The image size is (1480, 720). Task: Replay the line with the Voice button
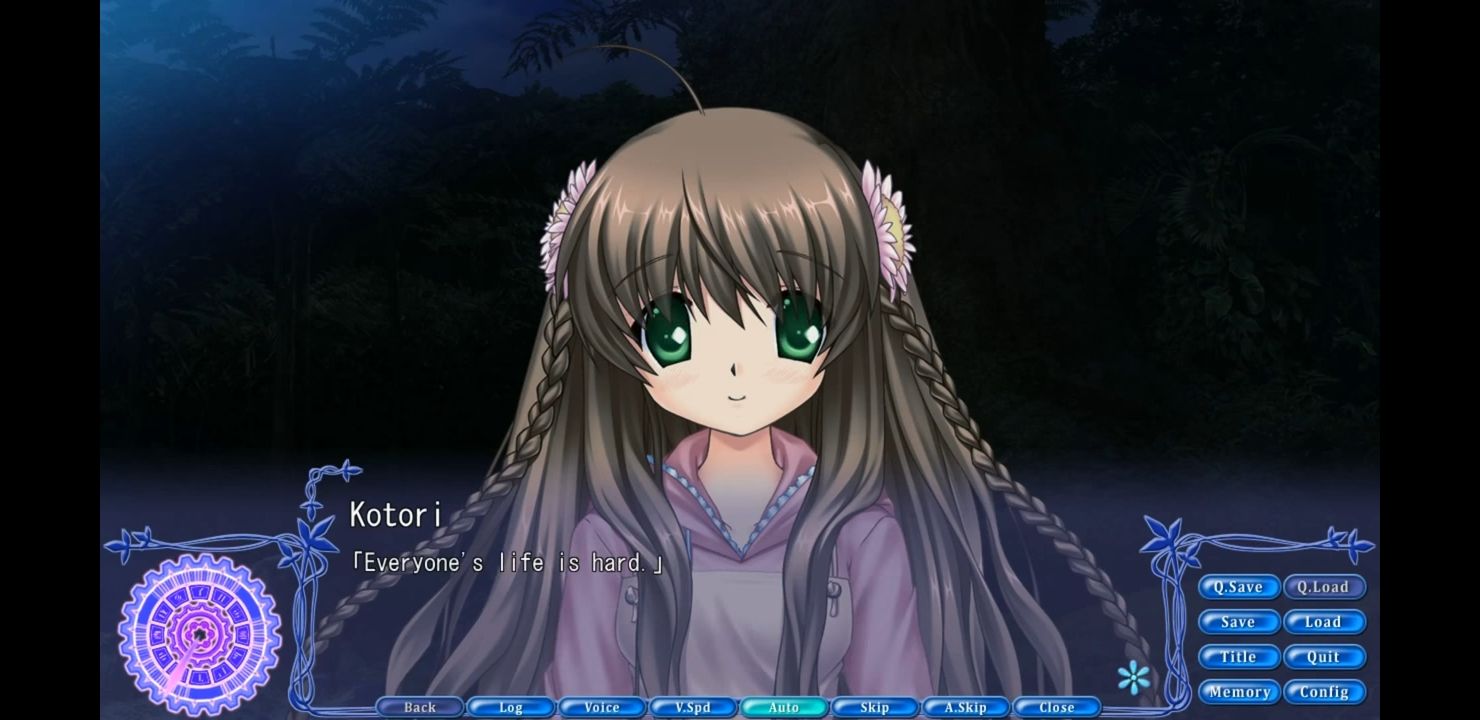[x=601, y=706]
